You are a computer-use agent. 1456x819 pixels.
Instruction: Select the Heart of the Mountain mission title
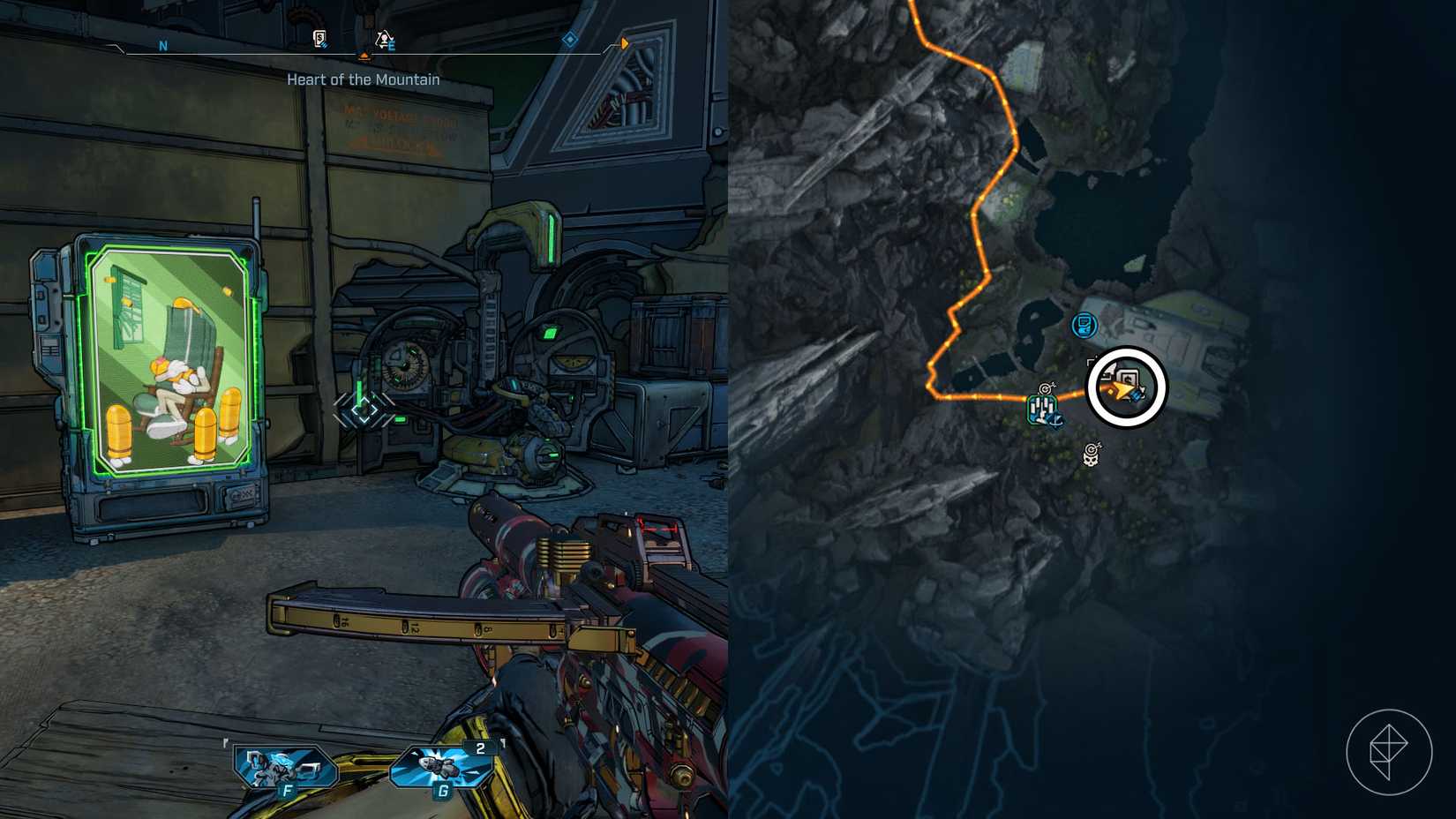click(362, 79)
